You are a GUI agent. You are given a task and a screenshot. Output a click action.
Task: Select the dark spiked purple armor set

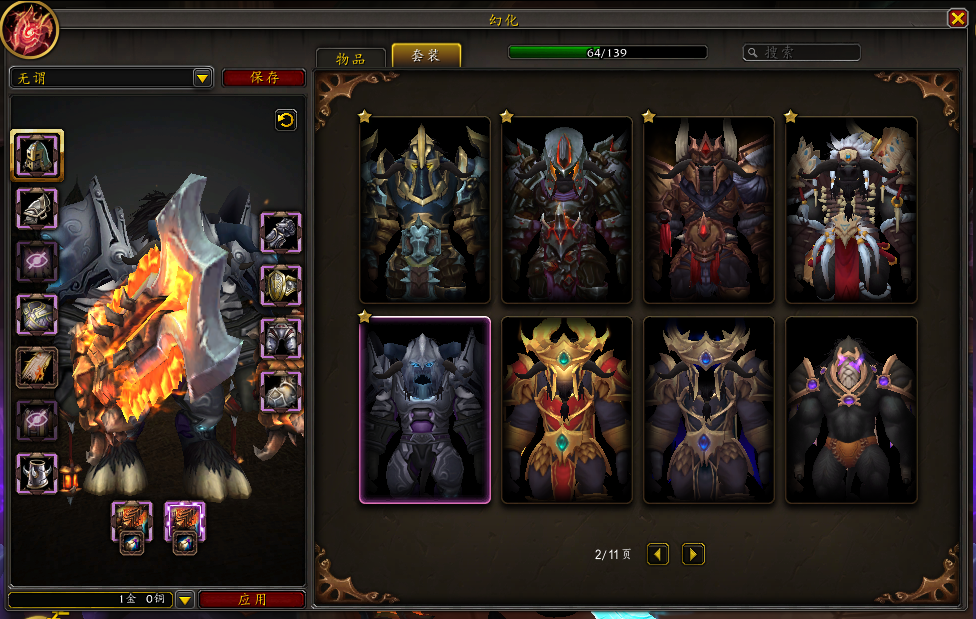(x=567, y=210)
